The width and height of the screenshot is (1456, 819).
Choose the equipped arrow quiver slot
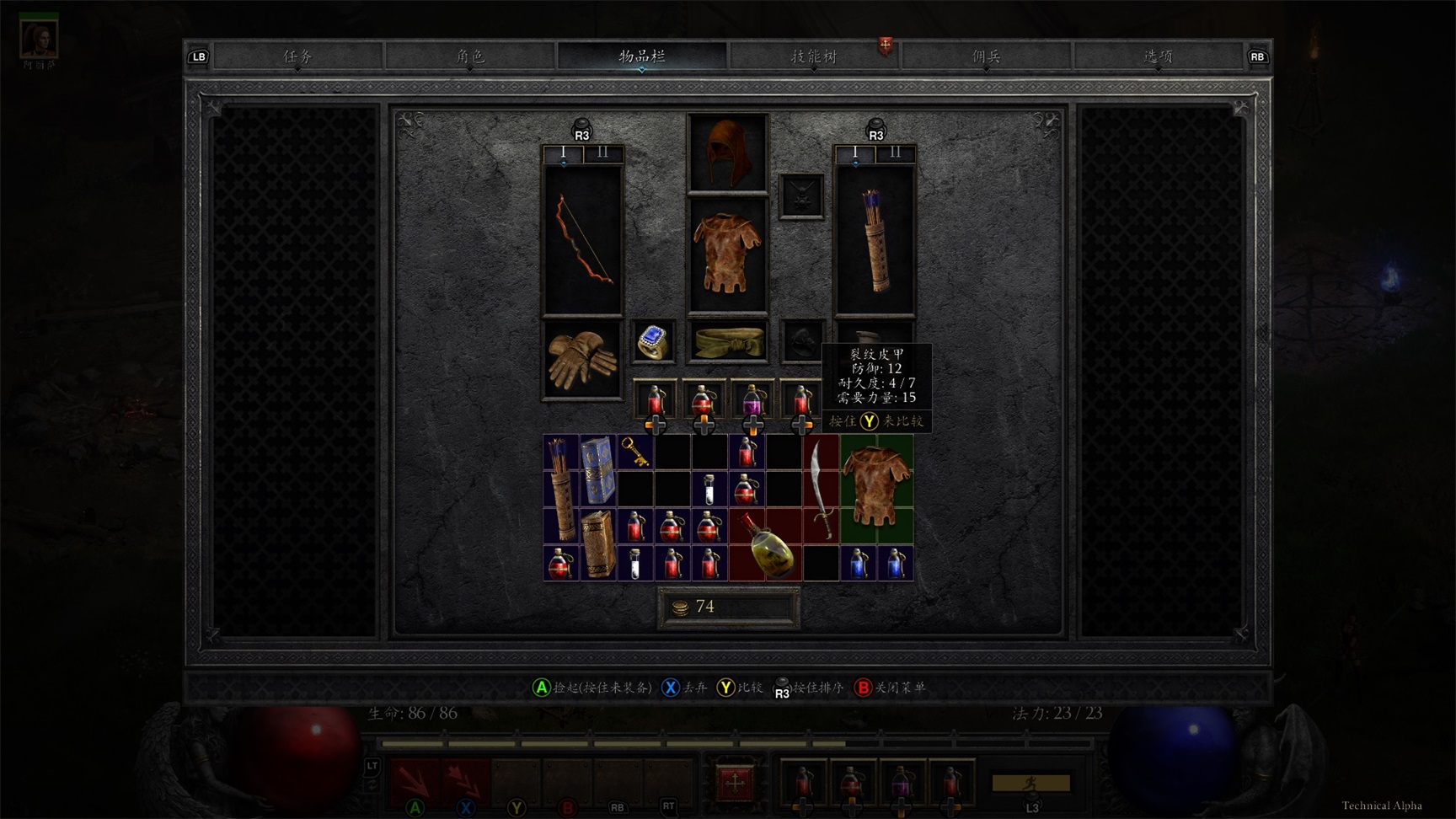point(875,240)
